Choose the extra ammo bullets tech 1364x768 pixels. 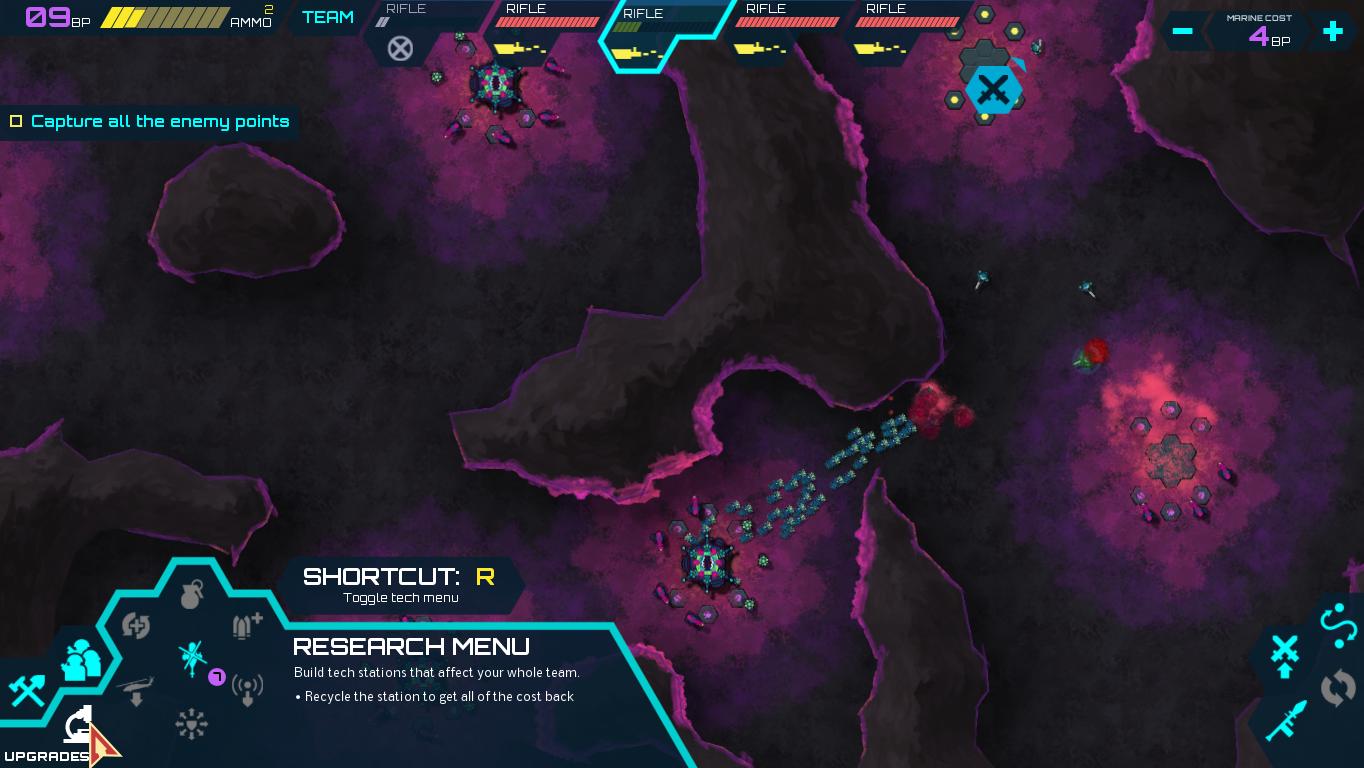pyautogui.click(x=247, y=627)
